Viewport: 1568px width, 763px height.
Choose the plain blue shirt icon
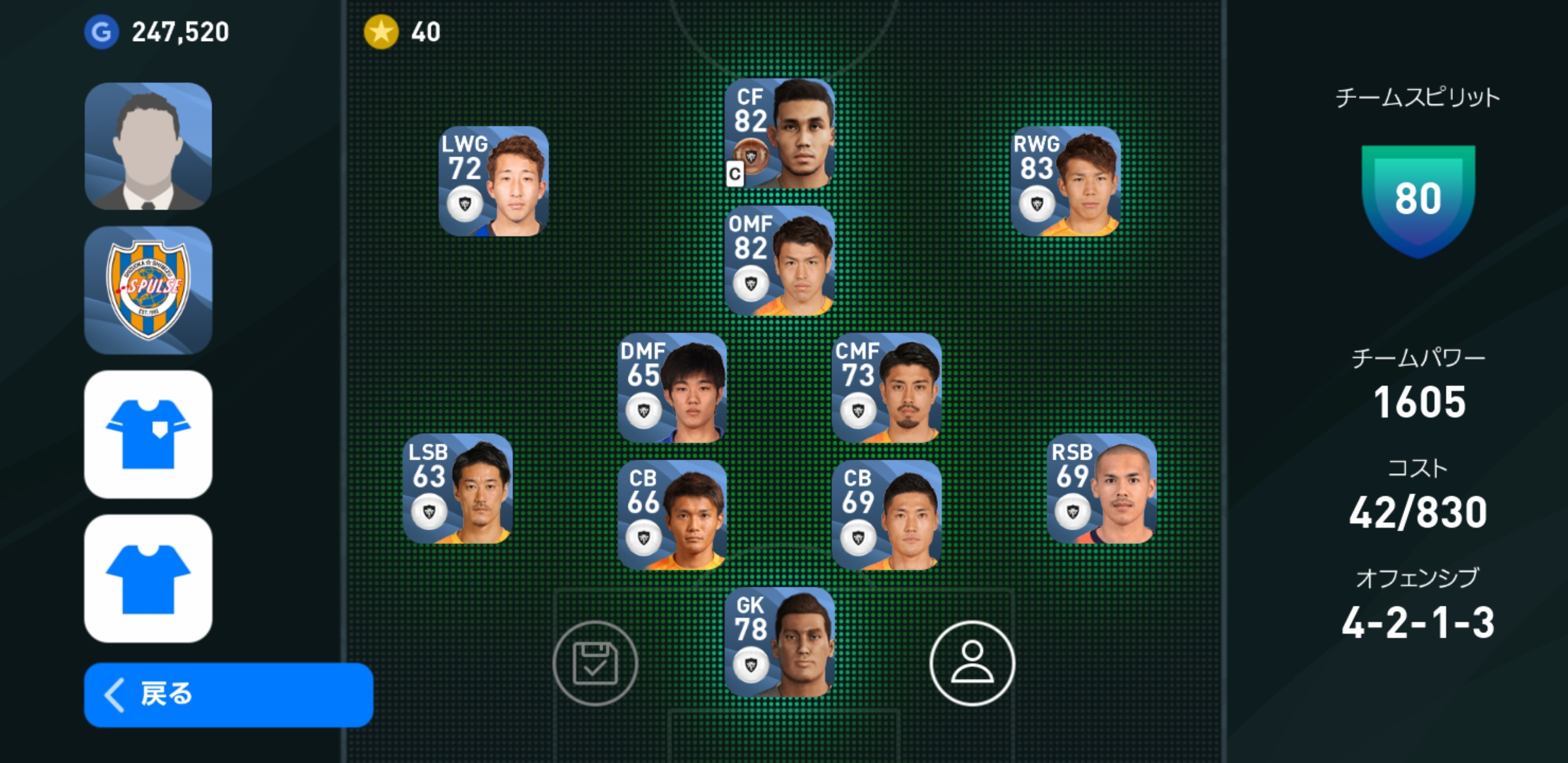click(148, 579)
